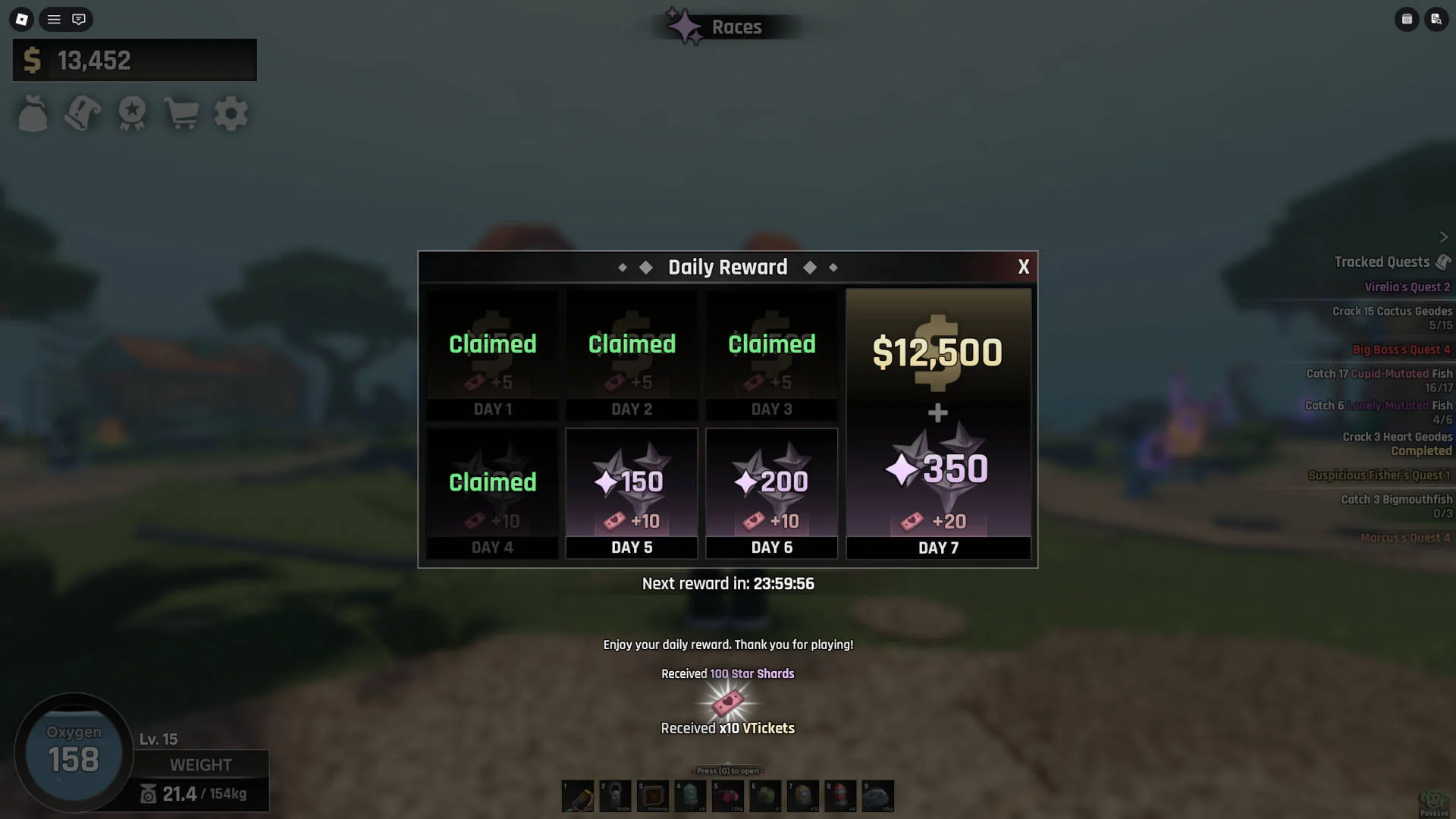Open the Roblox chat bubble icon
This screenshot has height=819, width=1456.
tap(77, 19)
